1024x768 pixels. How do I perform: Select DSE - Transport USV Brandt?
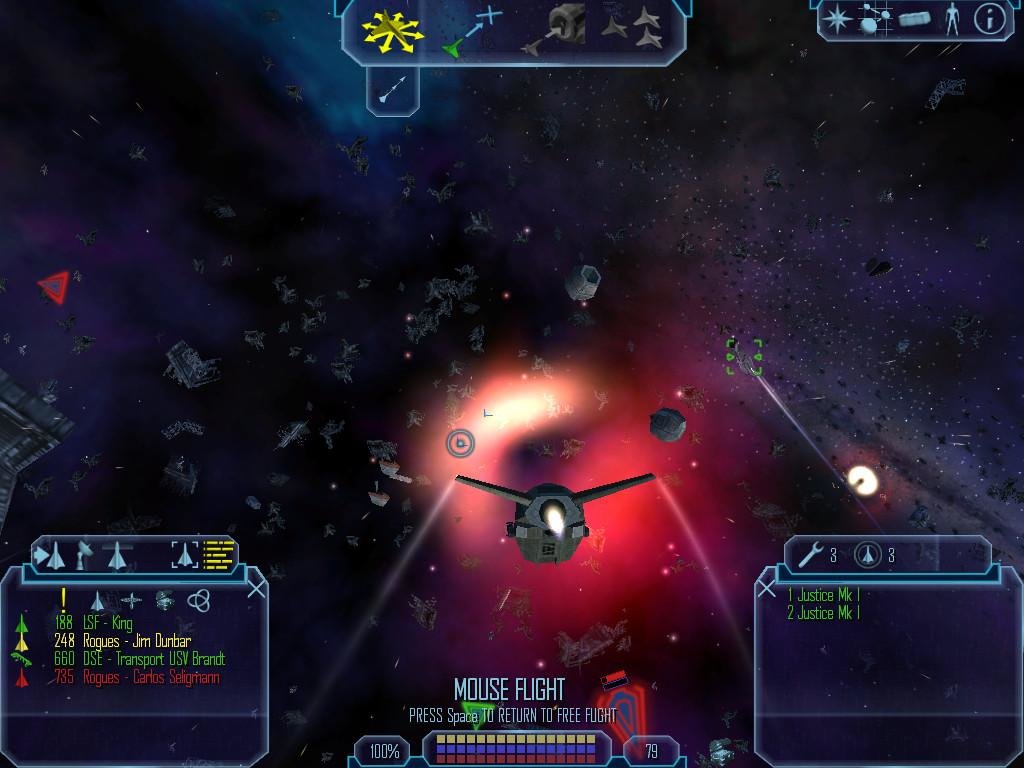[154, 660]
